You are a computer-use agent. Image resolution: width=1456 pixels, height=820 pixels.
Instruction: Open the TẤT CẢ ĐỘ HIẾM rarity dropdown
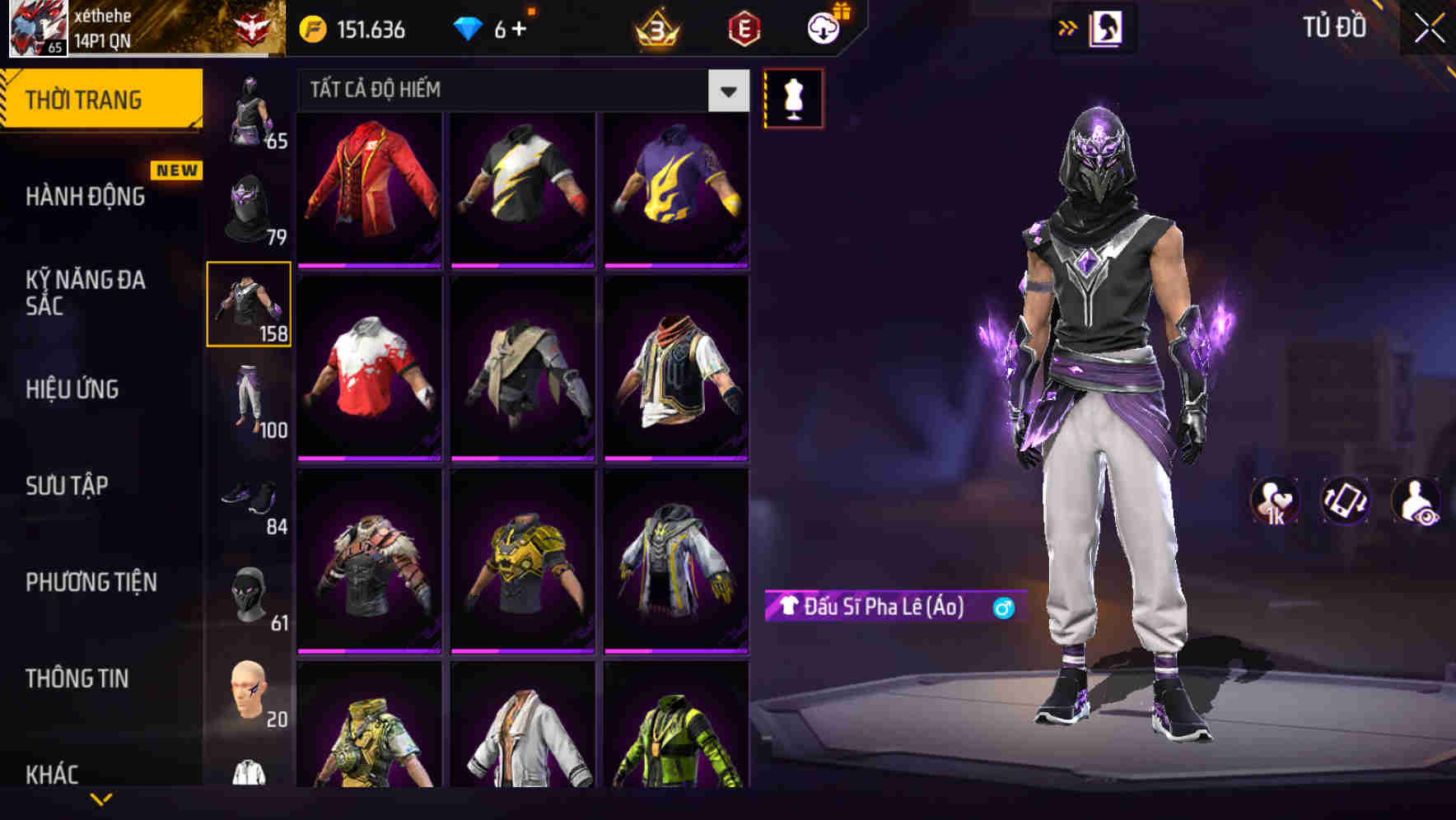519,91
